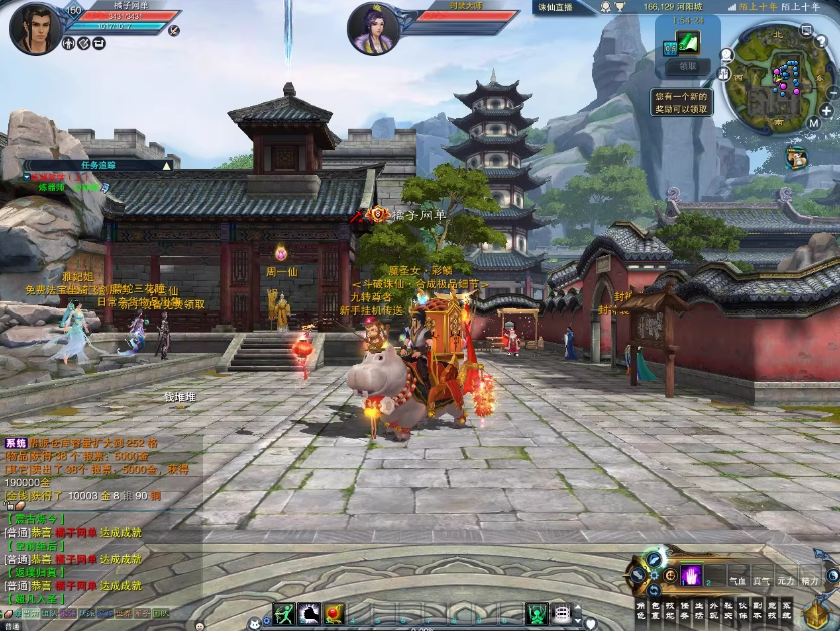Use the green running figure hotbar skill
This screenshot has width=840, height=631.
(284, 614)
